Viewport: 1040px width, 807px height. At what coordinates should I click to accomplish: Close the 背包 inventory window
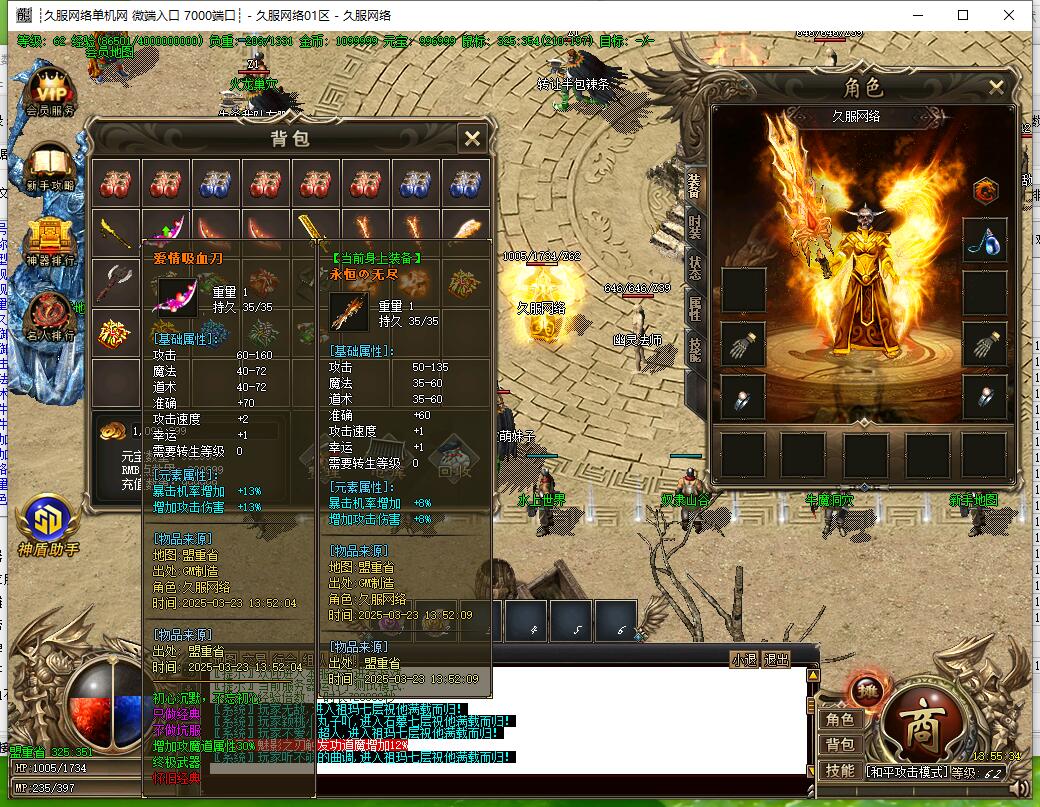(472, 138)
